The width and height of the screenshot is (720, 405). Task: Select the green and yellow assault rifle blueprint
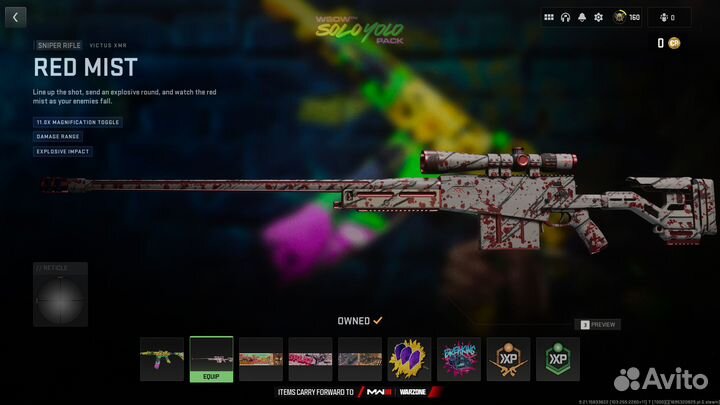(162, 358)
